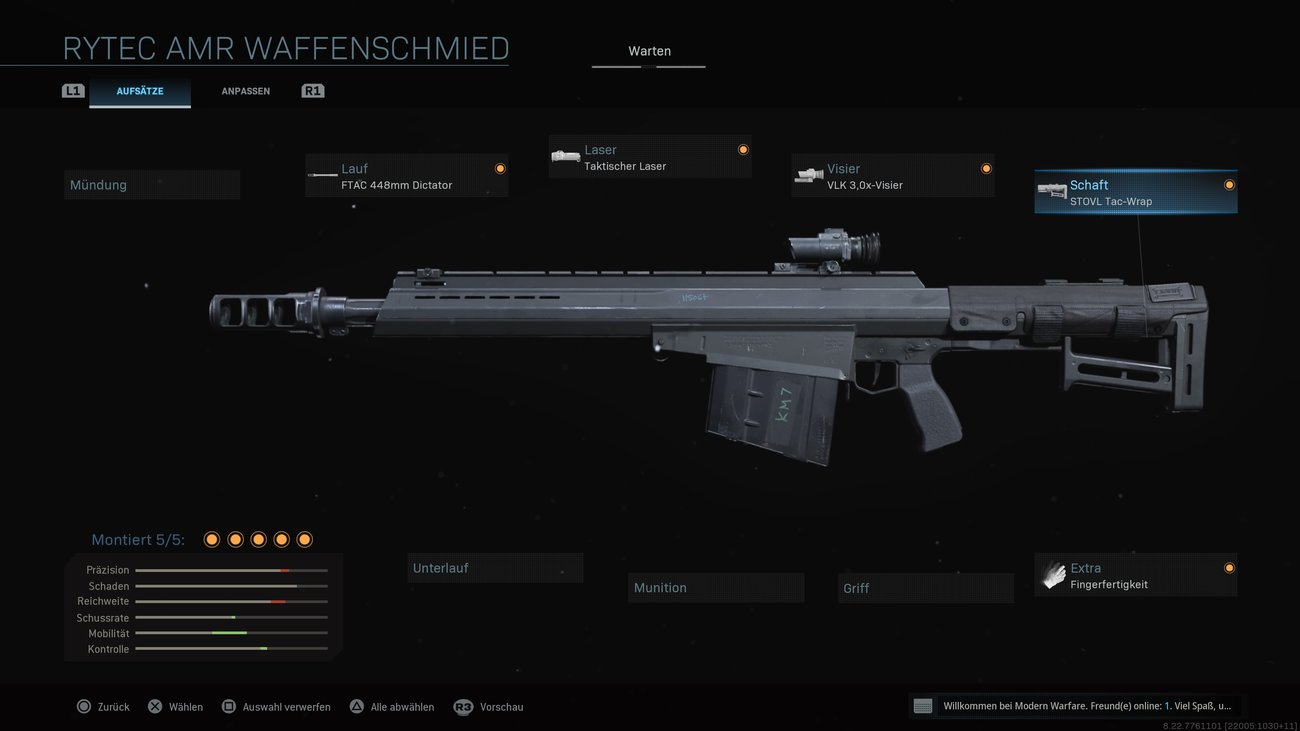Screen dimensions: 1300x731
Task: Select the VLK 3,0x-Visier optic
Action: coord(893,176)
